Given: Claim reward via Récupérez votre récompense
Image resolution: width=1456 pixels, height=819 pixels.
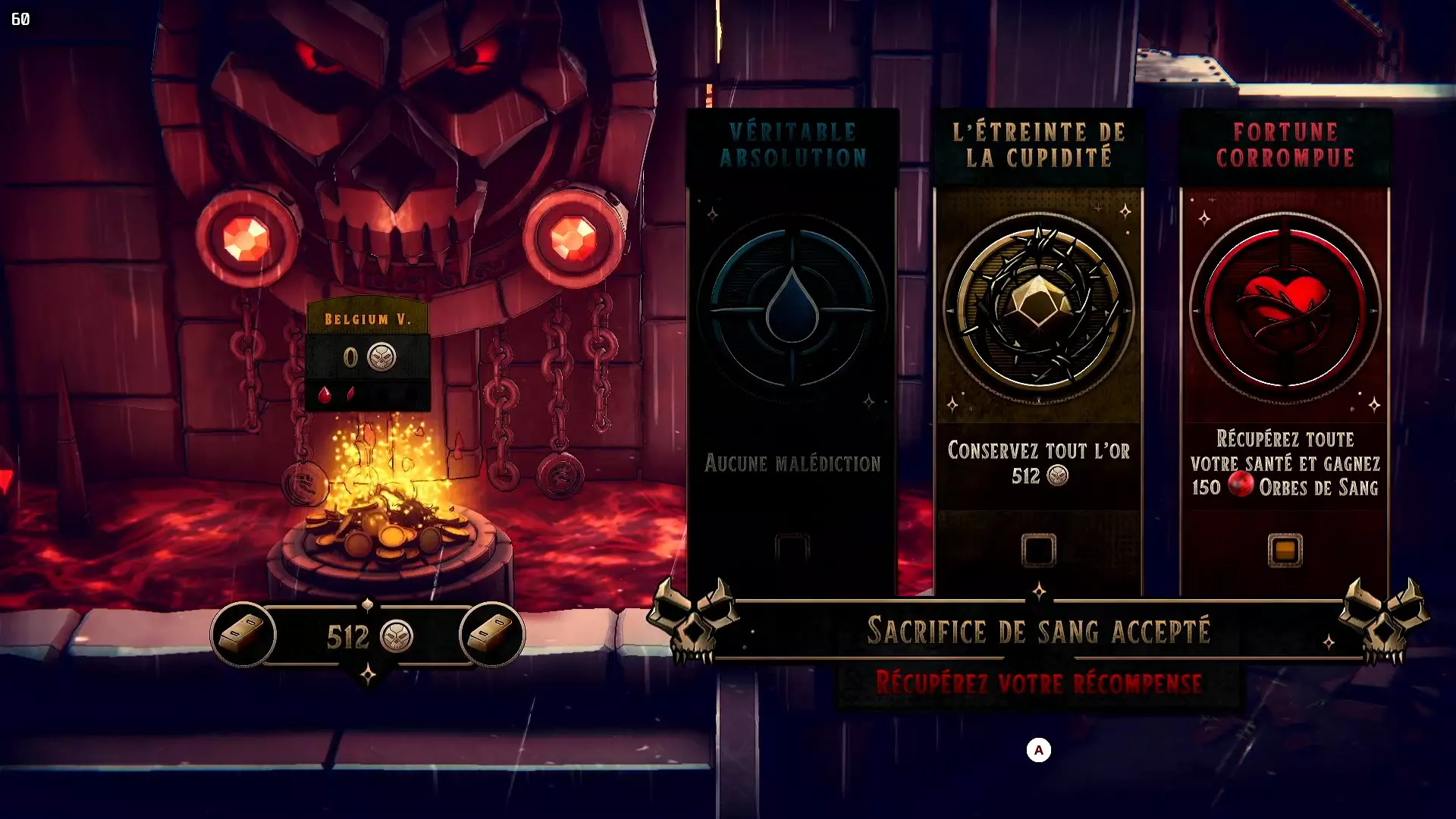Looking at the screenshot, I should (x=1038, y=683).
